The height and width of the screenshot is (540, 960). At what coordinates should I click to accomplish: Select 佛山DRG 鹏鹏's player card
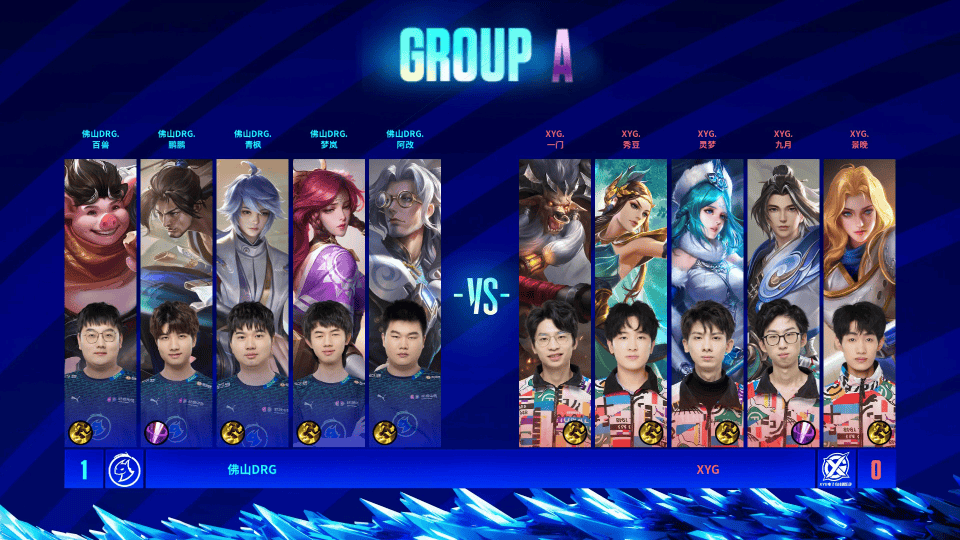click(x=176, y=300)
